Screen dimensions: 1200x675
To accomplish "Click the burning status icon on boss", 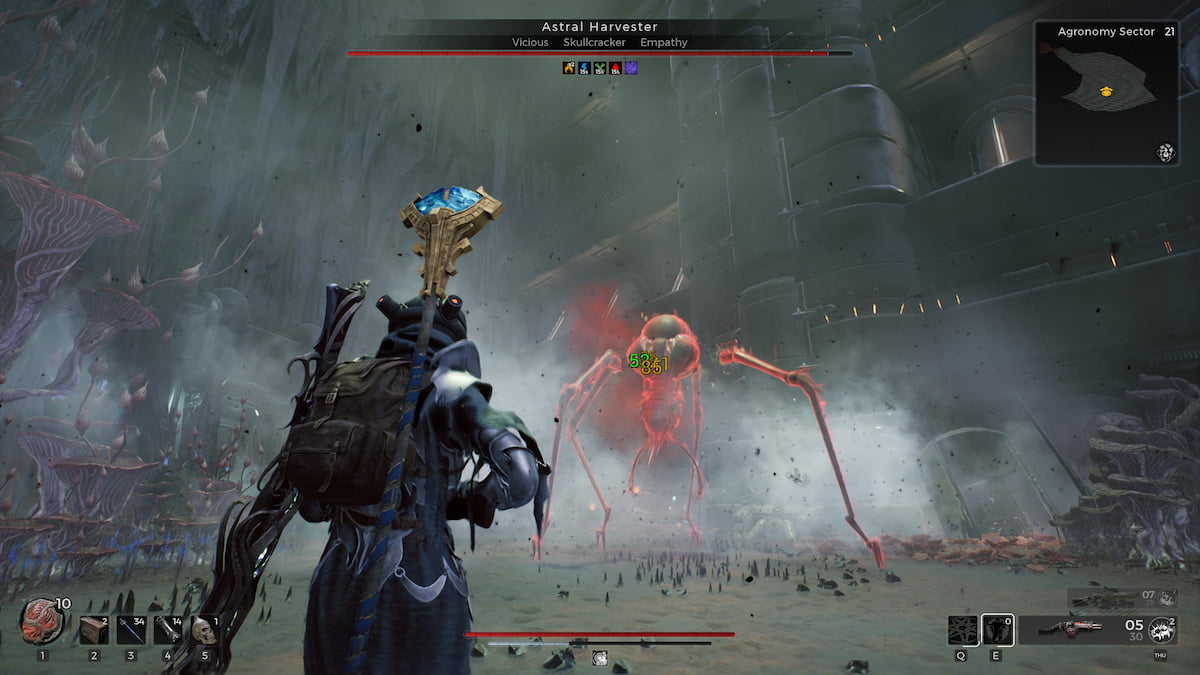I will pyautogui.click(x=569, y=68).
